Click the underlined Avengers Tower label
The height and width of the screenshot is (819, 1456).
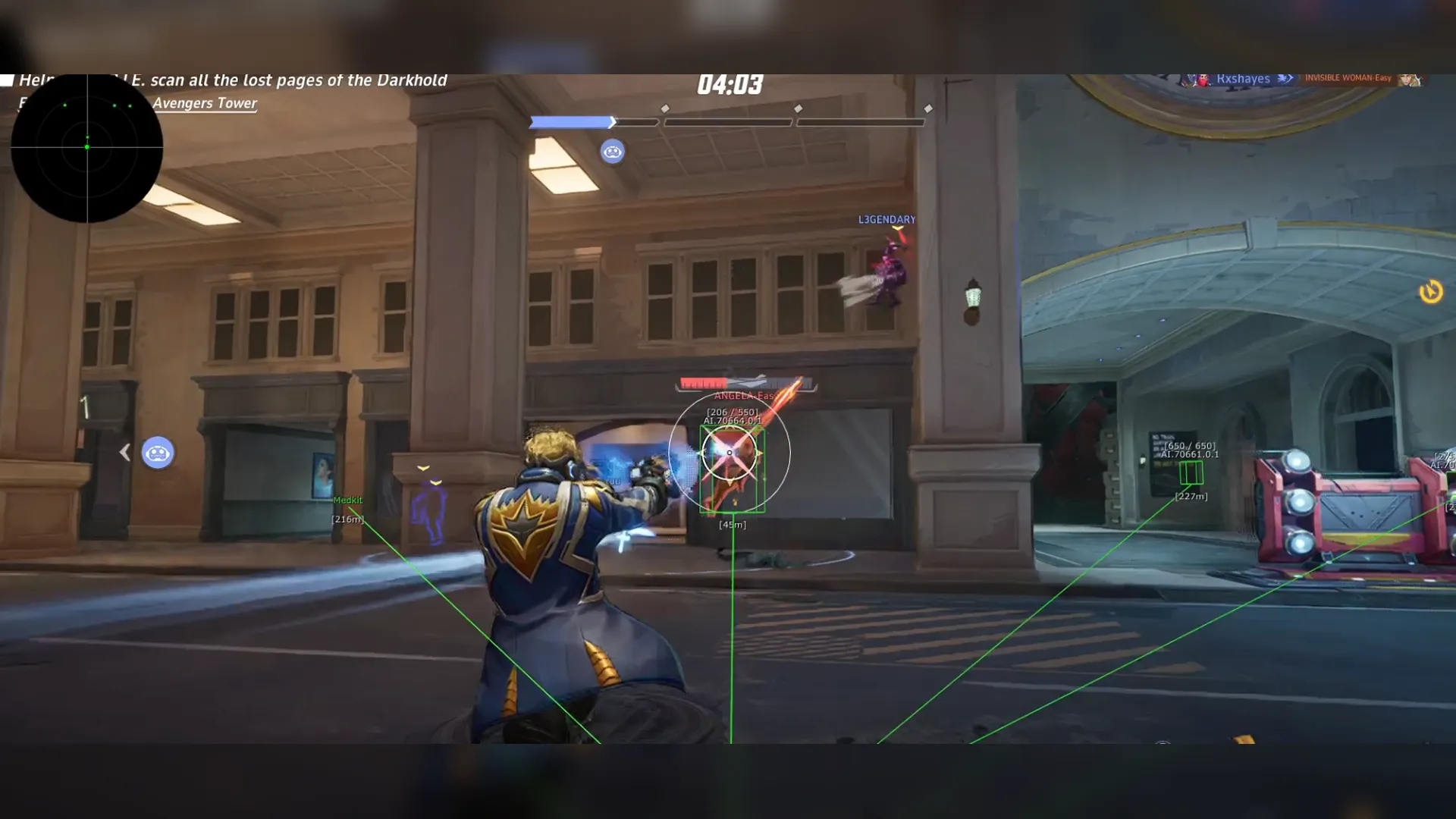pos(205,103)
